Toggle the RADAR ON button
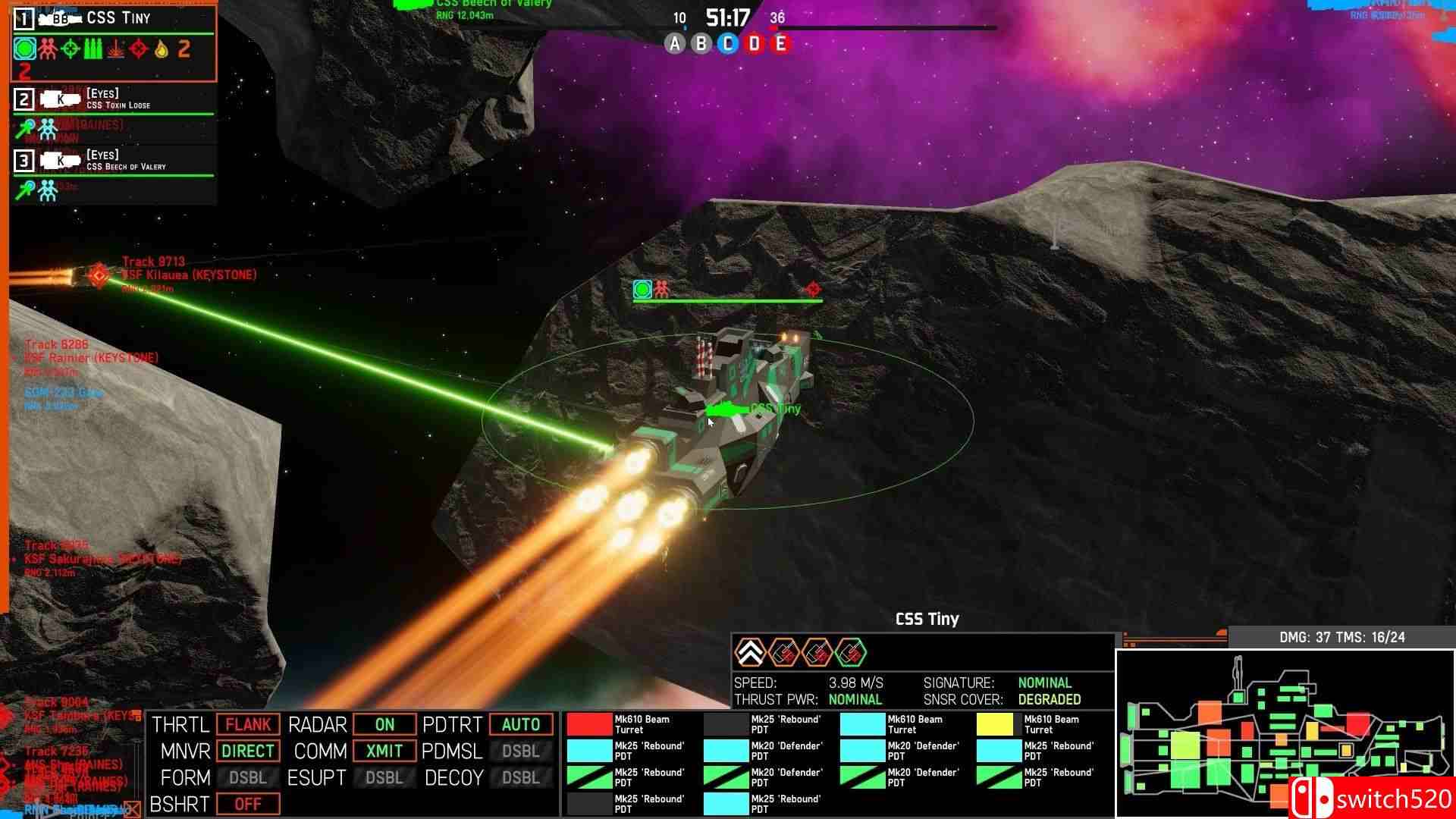 point(384,724)
